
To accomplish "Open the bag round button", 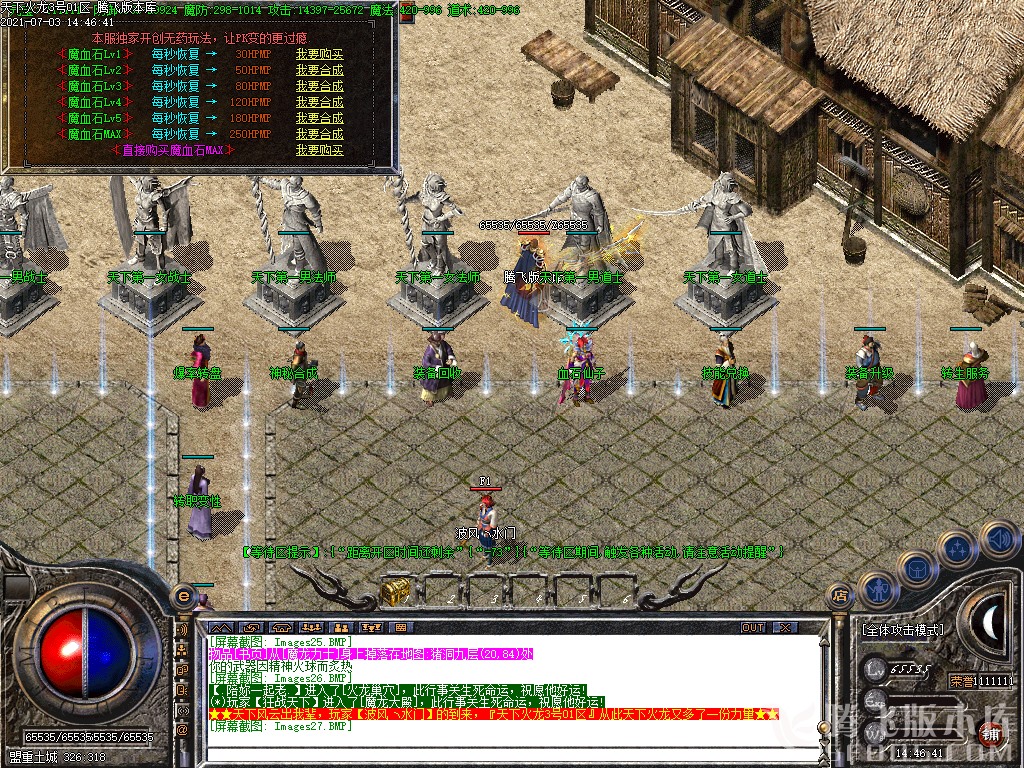I will coord(917,570).
